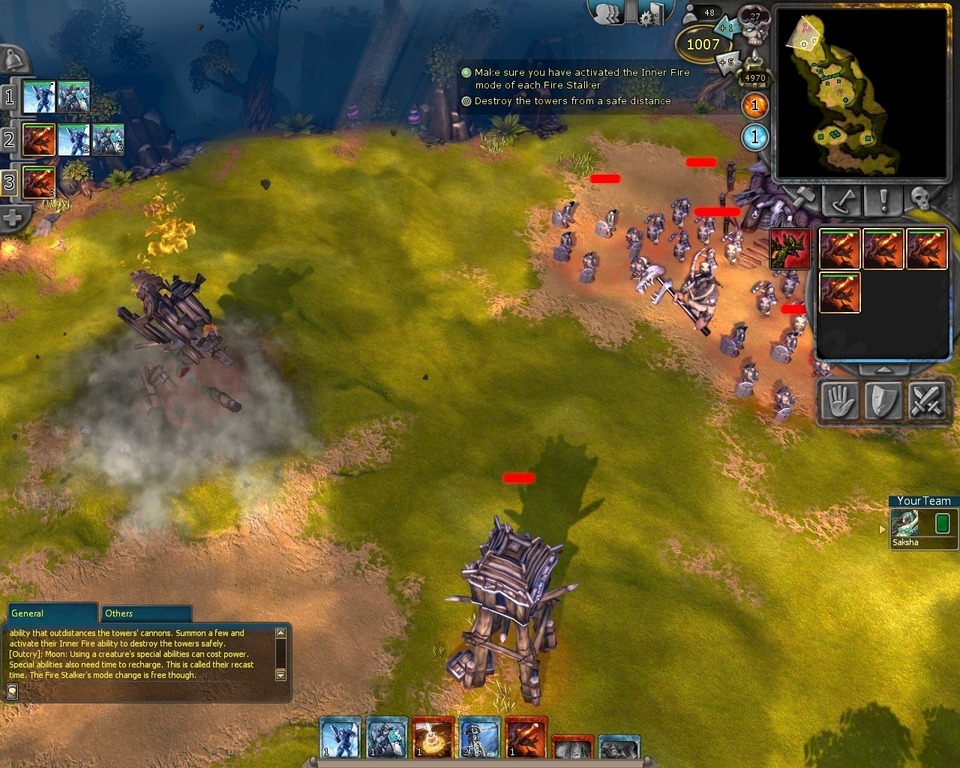Select control group 1
The image size is (960, 768).
click(x=9, y=98)
